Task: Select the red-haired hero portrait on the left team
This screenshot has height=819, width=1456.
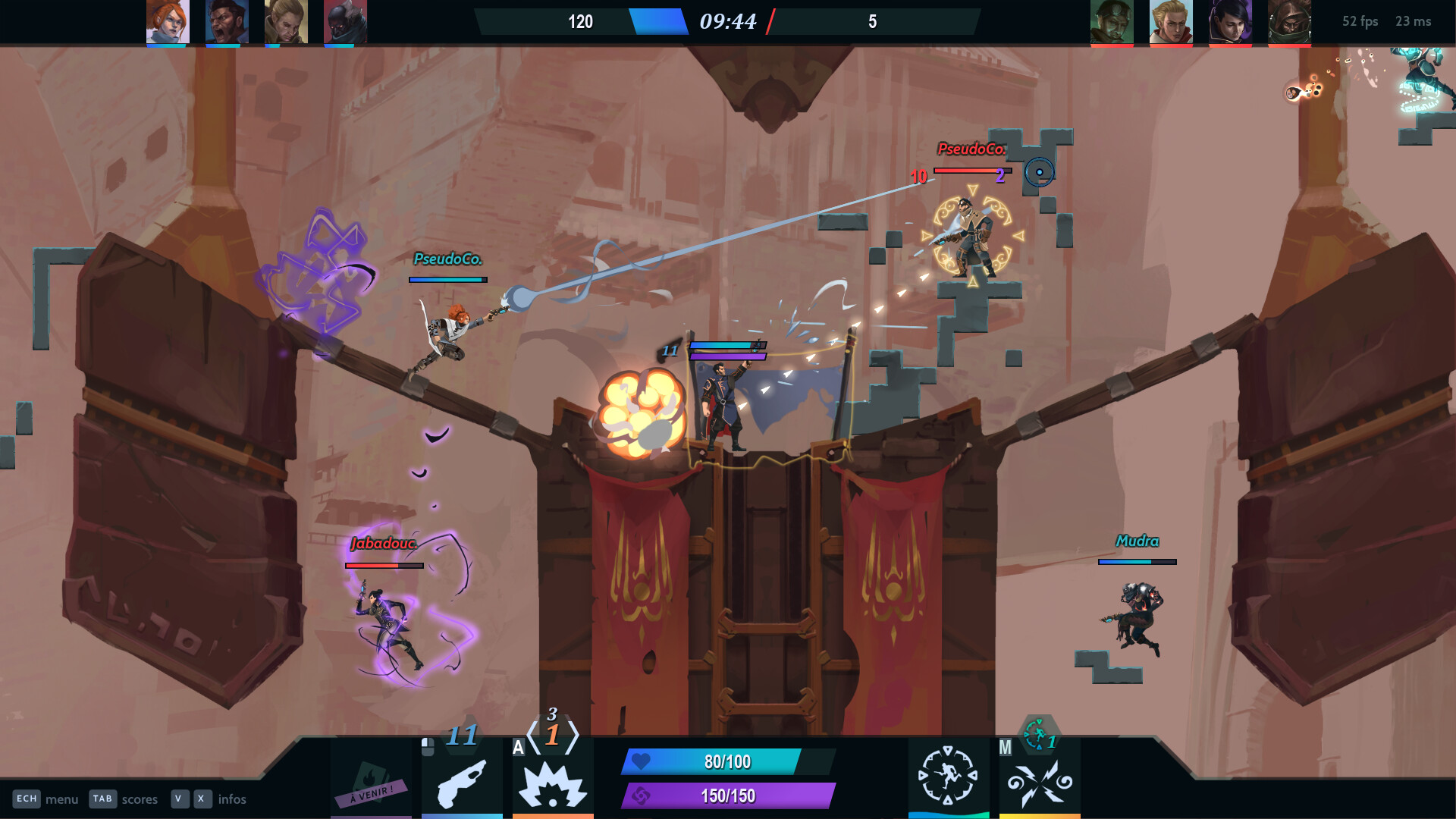Action: (x=167, y=21)
